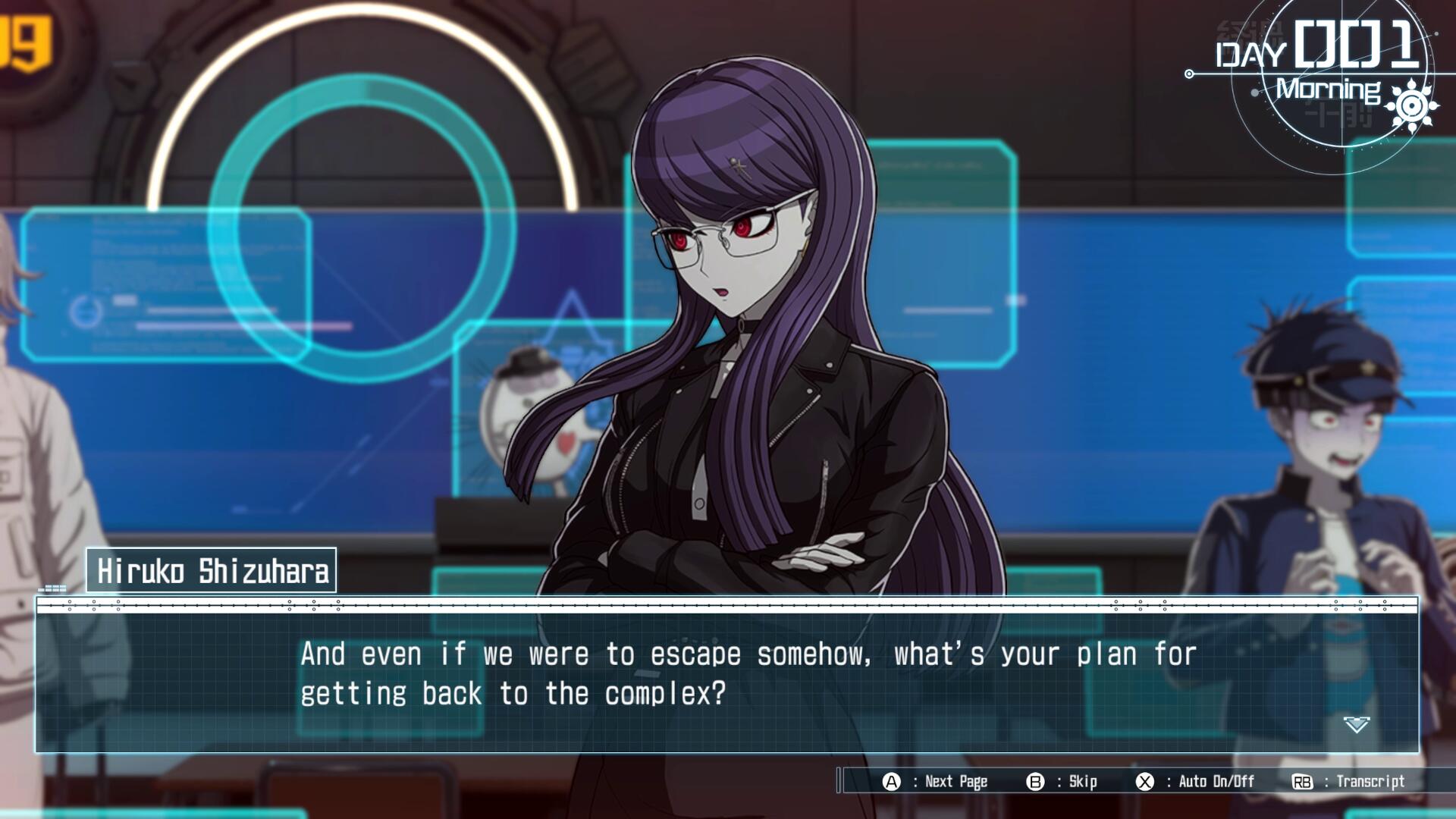Click the RB button prompt icon

[x=1301, y=781]
